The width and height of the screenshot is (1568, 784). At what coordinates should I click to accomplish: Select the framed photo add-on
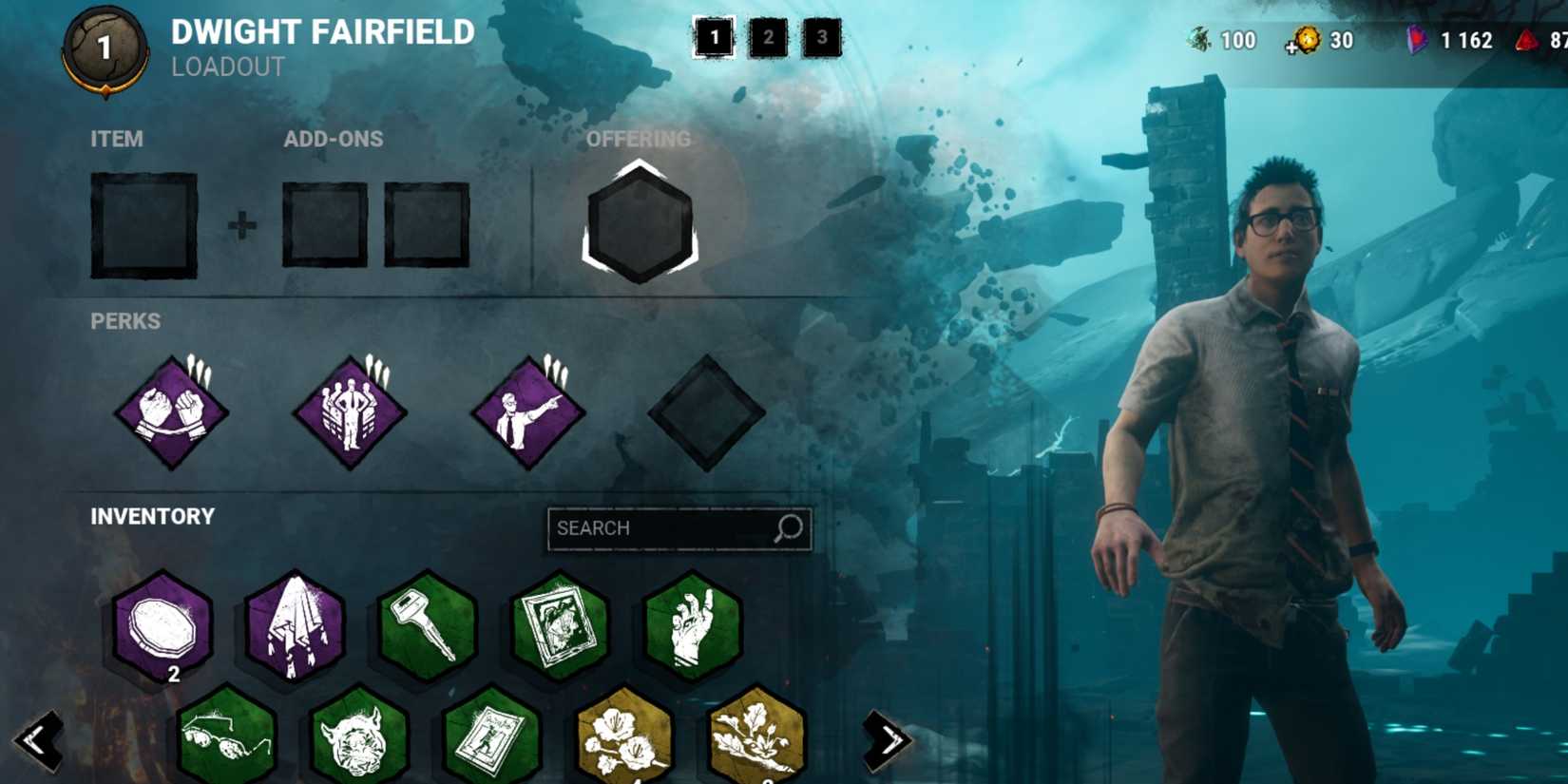[x=560, y=629]
